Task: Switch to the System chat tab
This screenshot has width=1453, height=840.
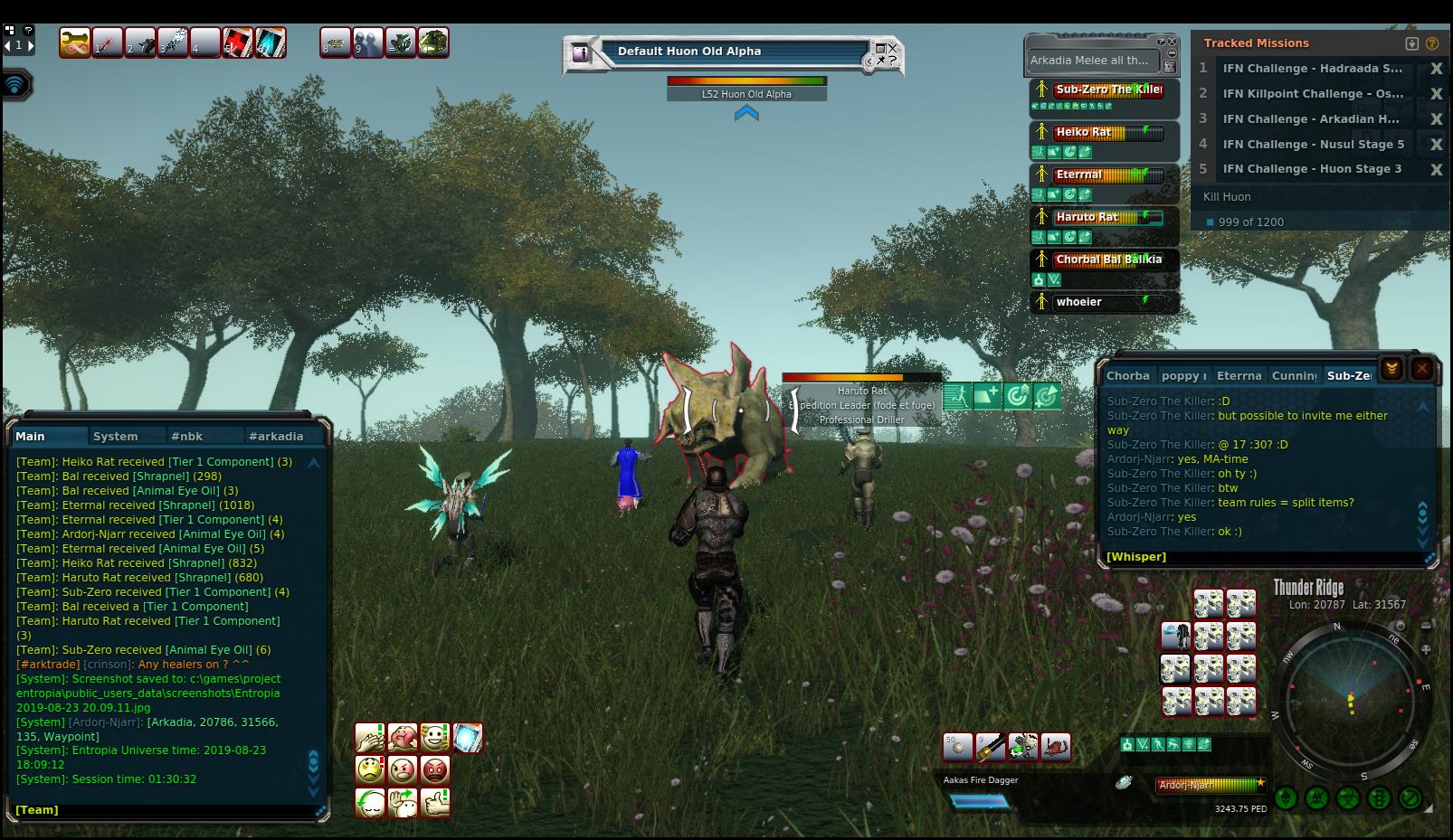Action: [116, 436]
